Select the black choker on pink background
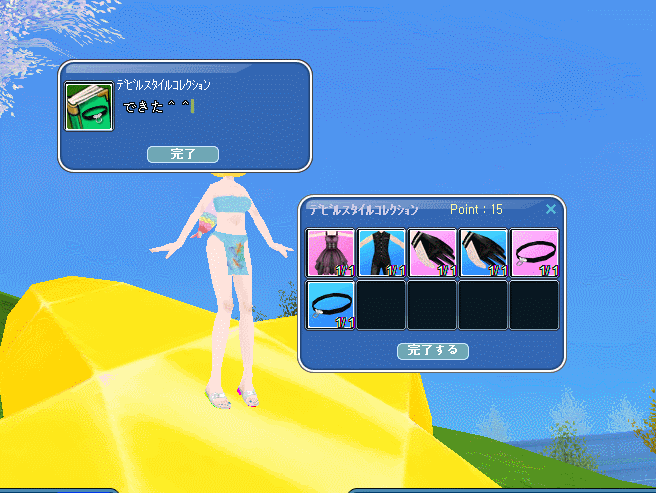 [535, 253]
